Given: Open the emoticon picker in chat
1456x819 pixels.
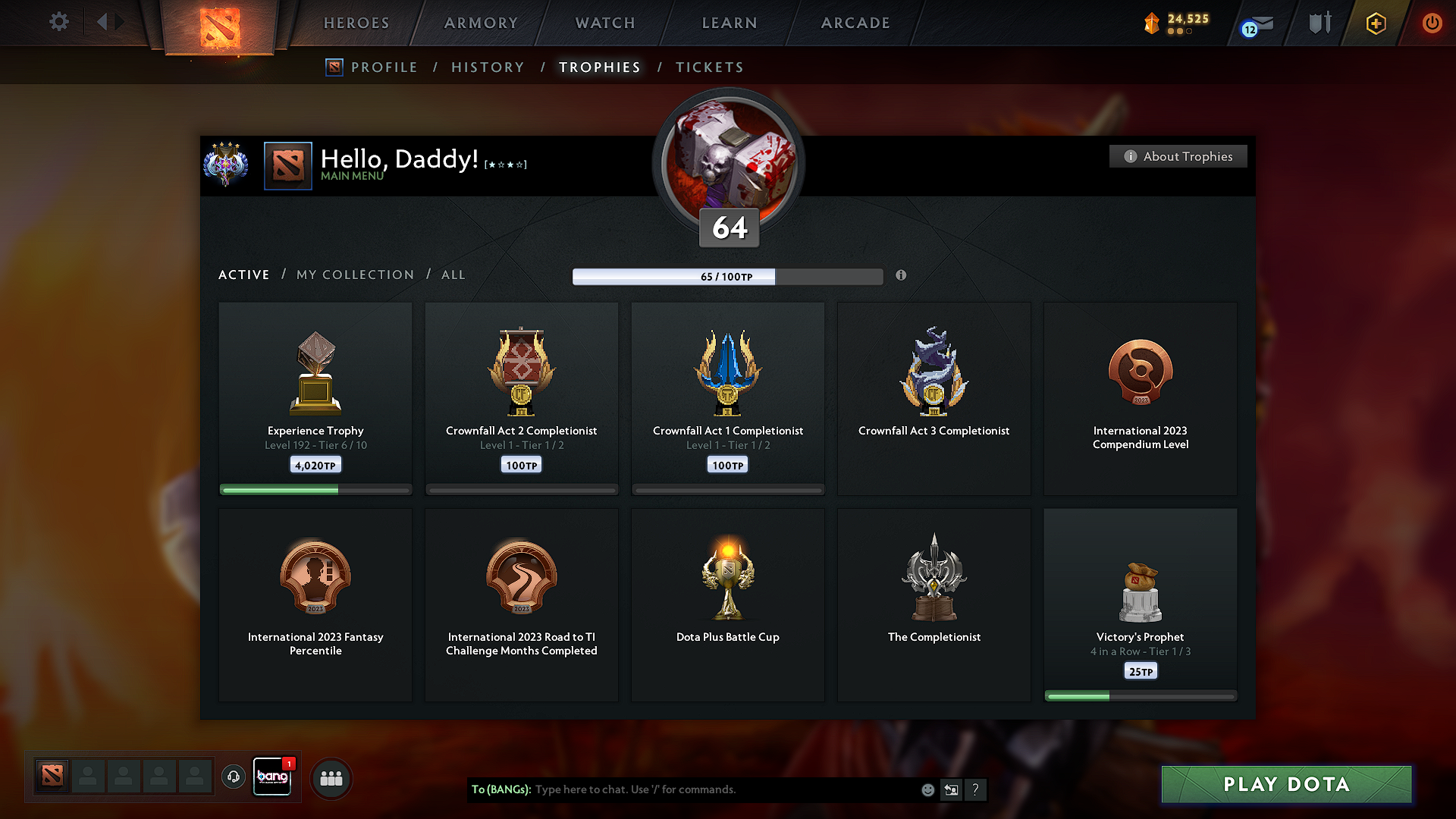Looking at the screenshot, I should pos(927,789).
